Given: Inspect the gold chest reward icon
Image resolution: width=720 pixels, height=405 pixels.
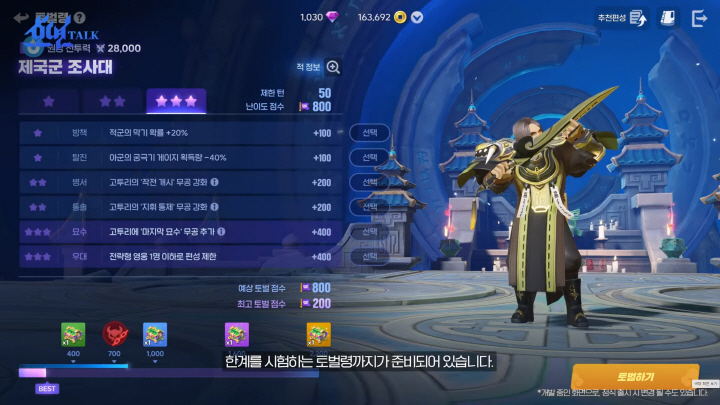Looking at the screenshot, I should click(x=318, y=334).
